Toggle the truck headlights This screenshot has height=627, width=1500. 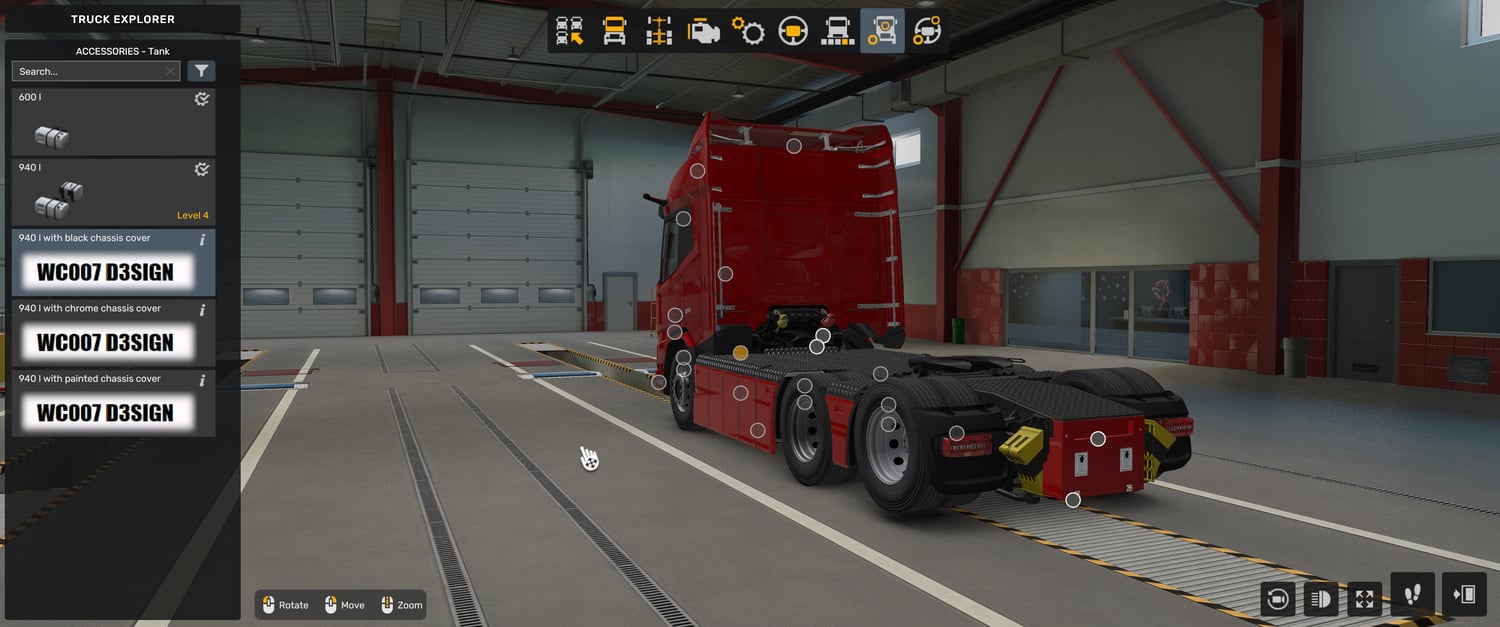click(x=1320, y=599)
